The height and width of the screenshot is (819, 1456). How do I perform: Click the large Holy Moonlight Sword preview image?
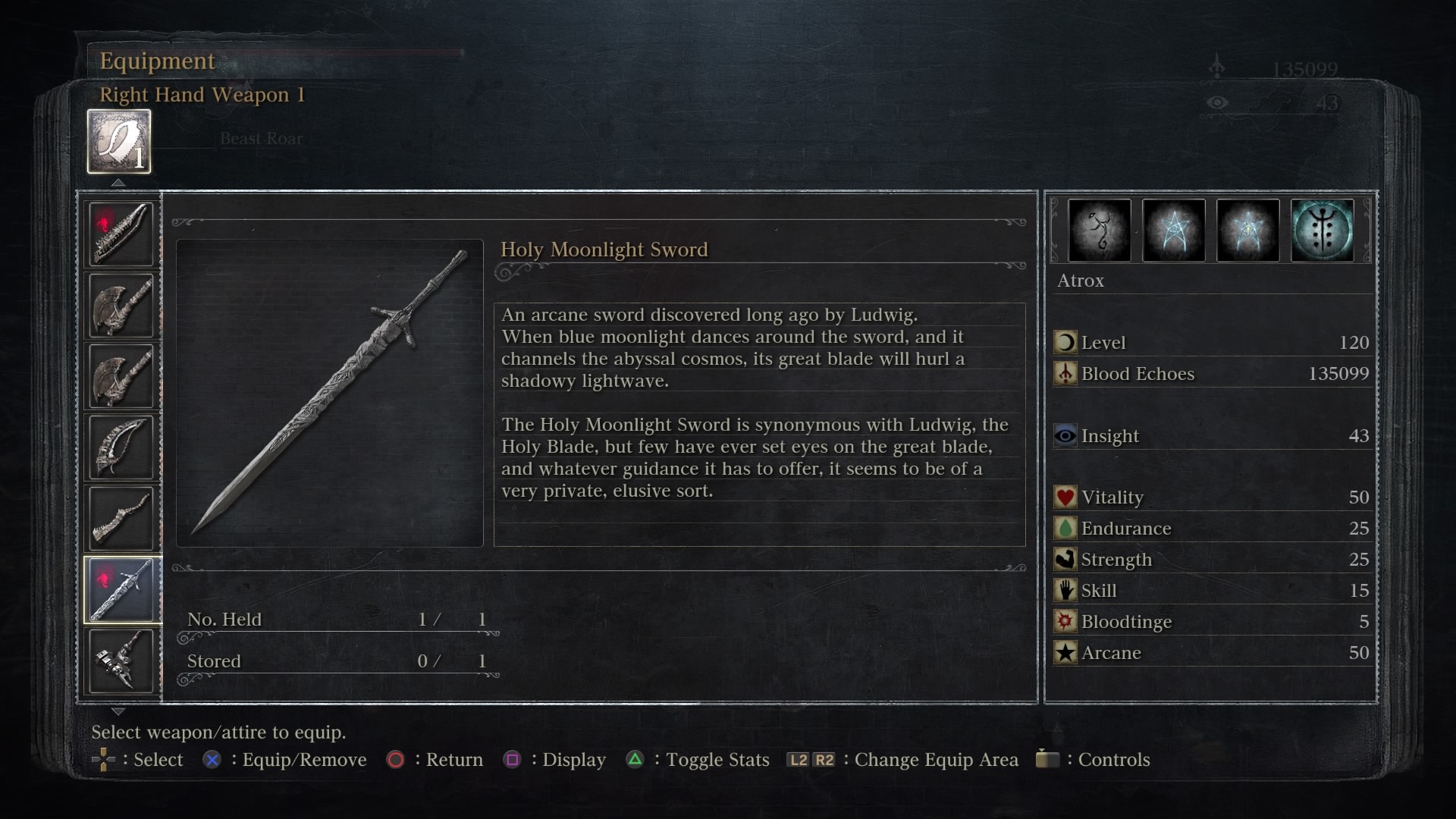pos(330,393)
